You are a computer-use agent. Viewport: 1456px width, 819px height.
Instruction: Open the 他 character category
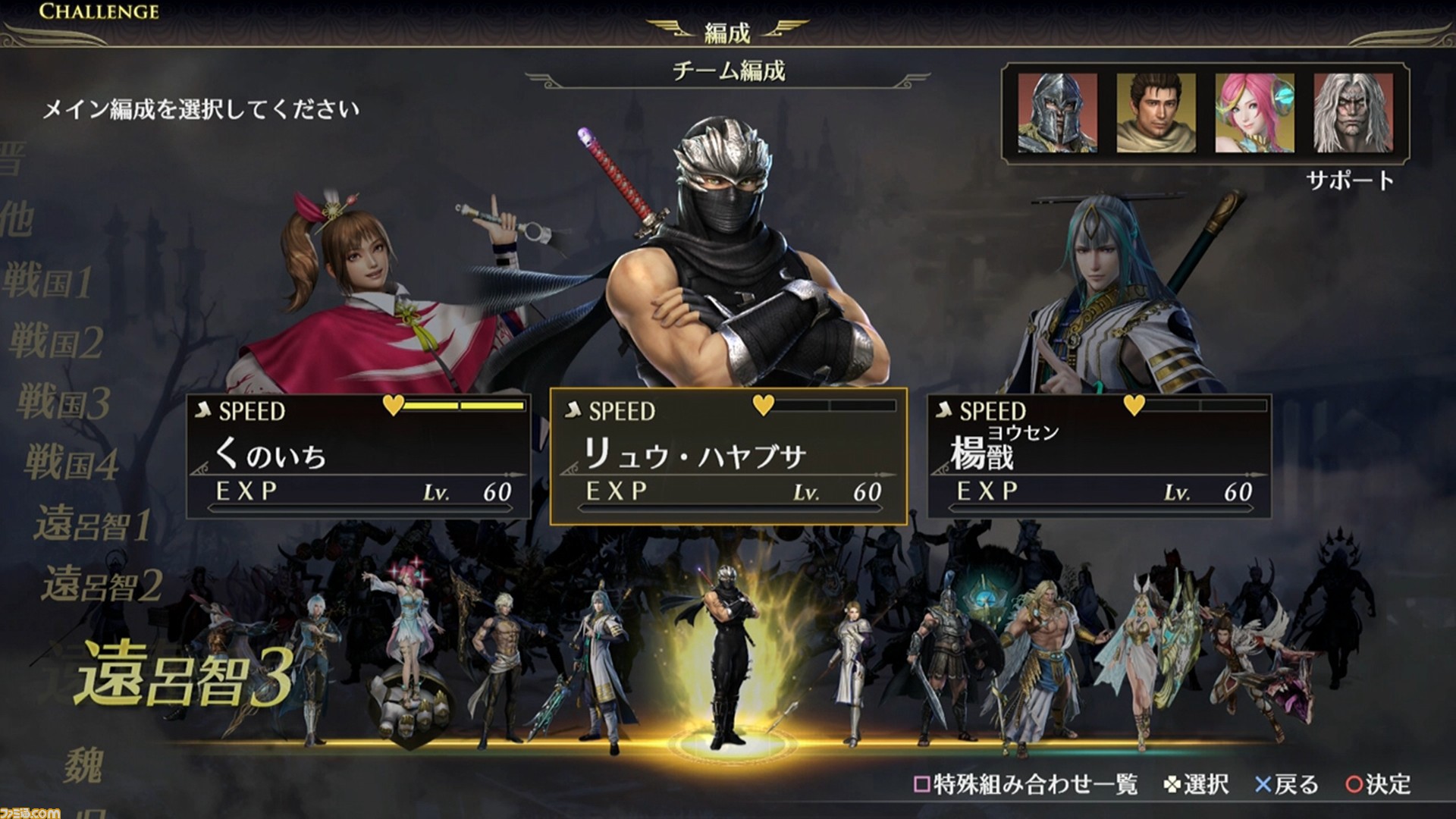click(17, 220)
